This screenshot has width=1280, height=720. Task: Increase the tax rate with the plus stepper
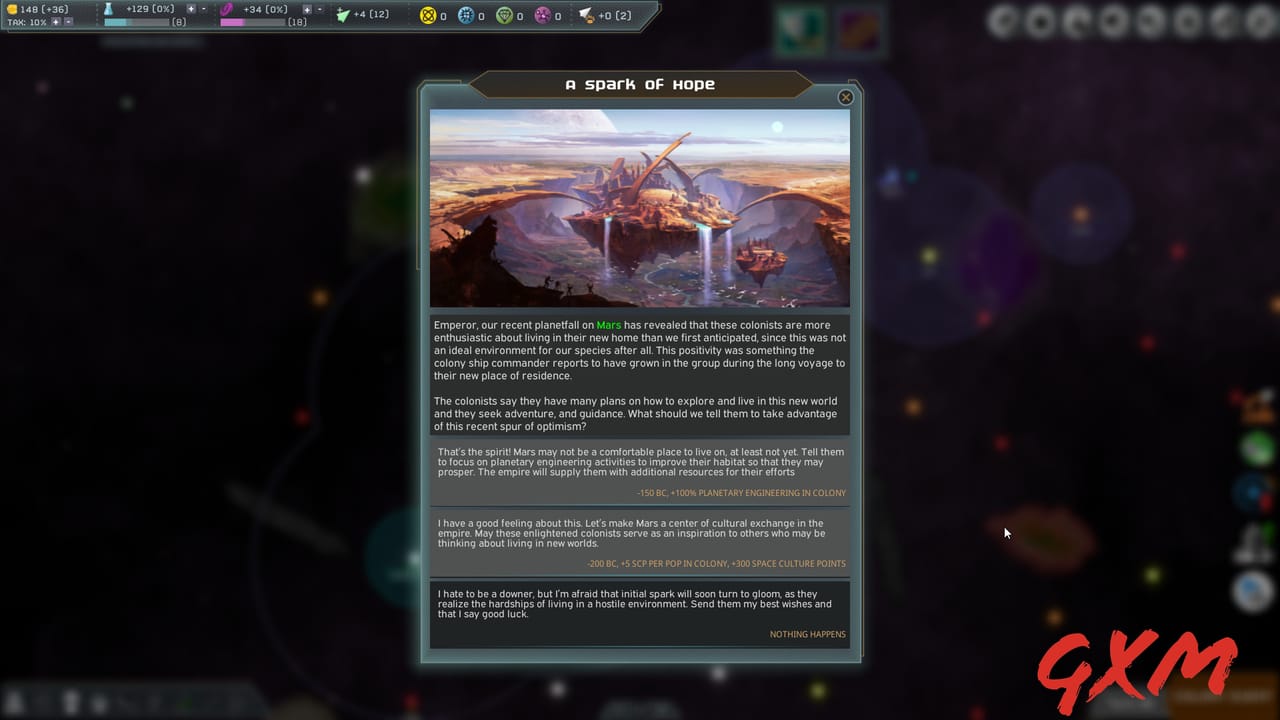(56, 21)
